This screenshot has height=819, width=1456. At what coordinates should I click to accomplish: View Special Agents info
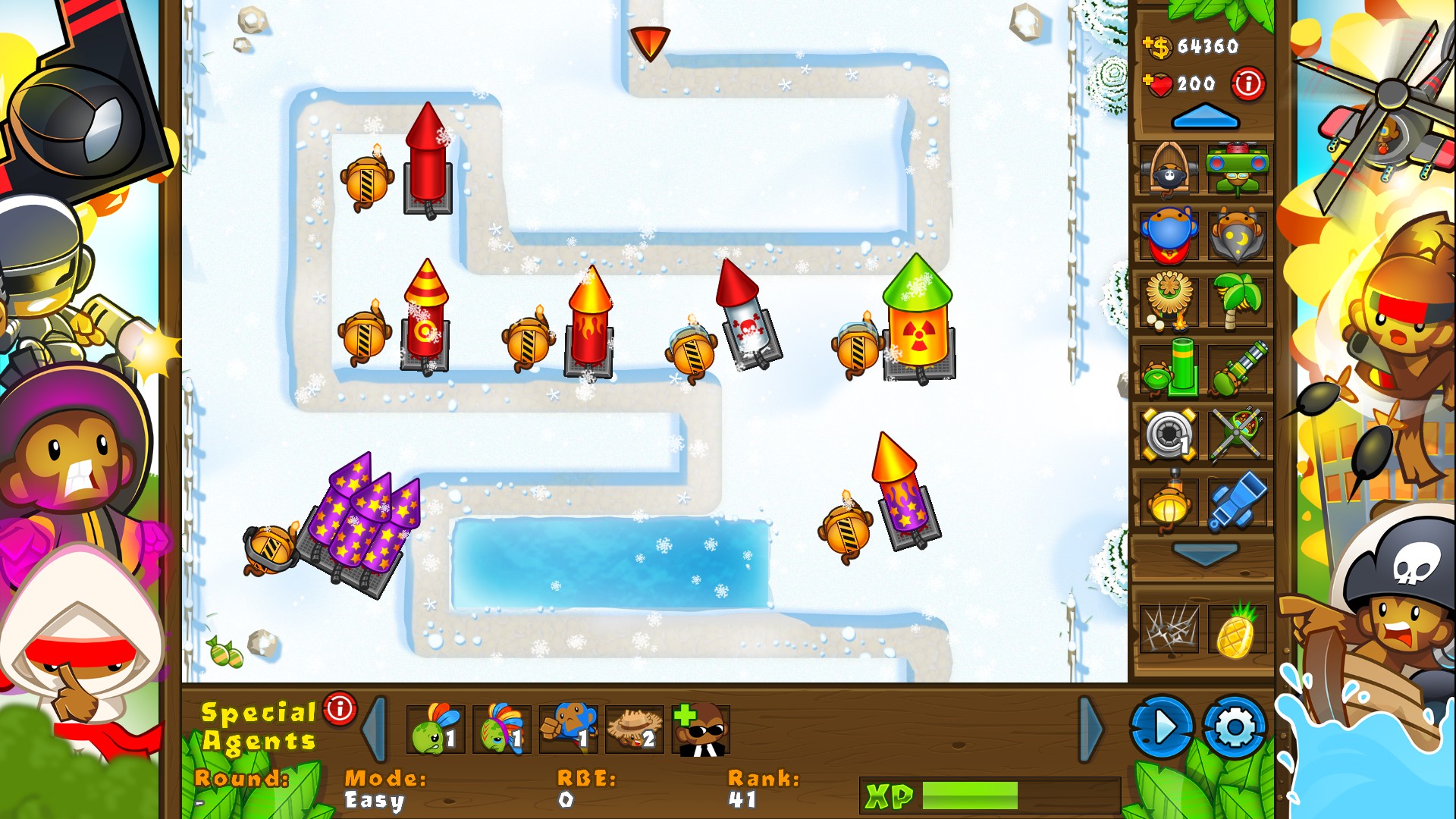(338, 710)
